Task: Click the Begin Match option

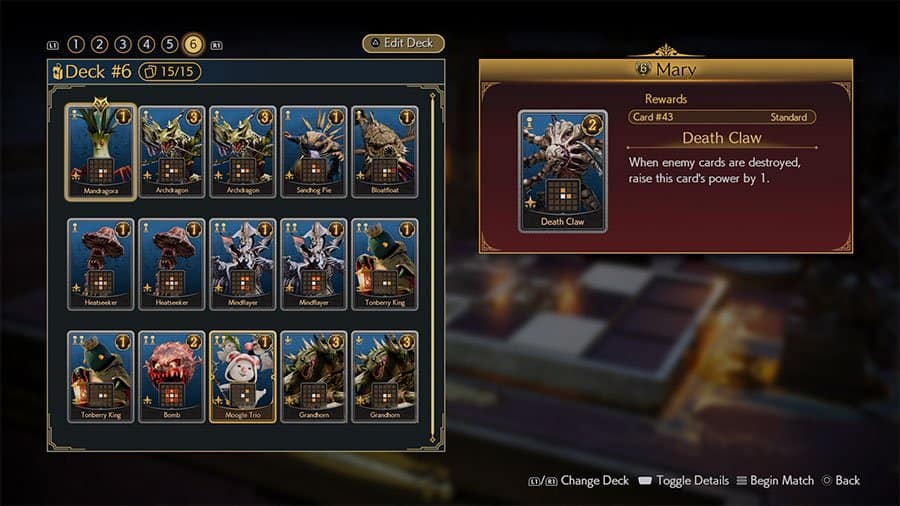Action: tap(776, 480)
